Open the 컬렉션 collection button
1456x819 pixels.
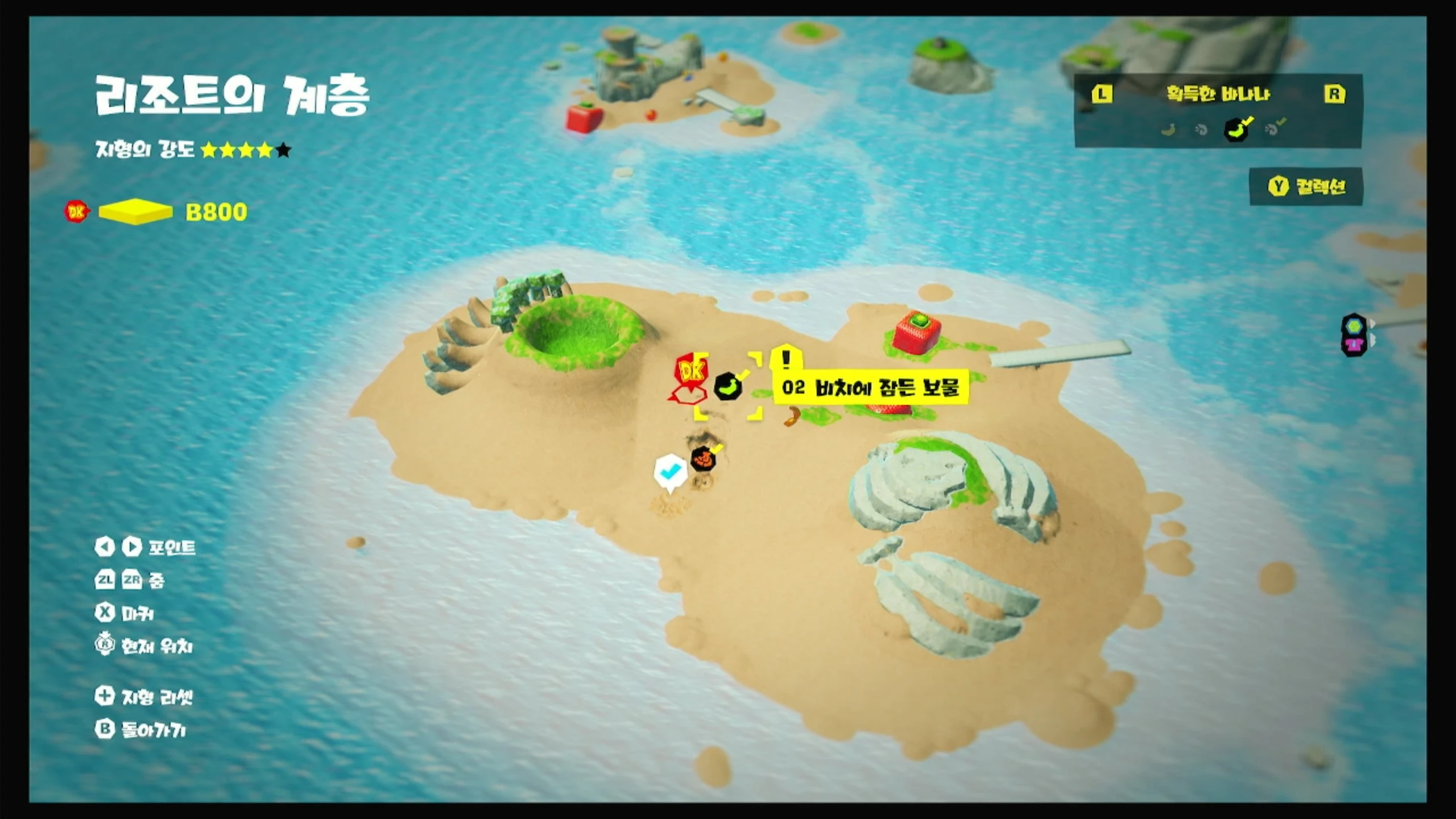(1306, 187)
